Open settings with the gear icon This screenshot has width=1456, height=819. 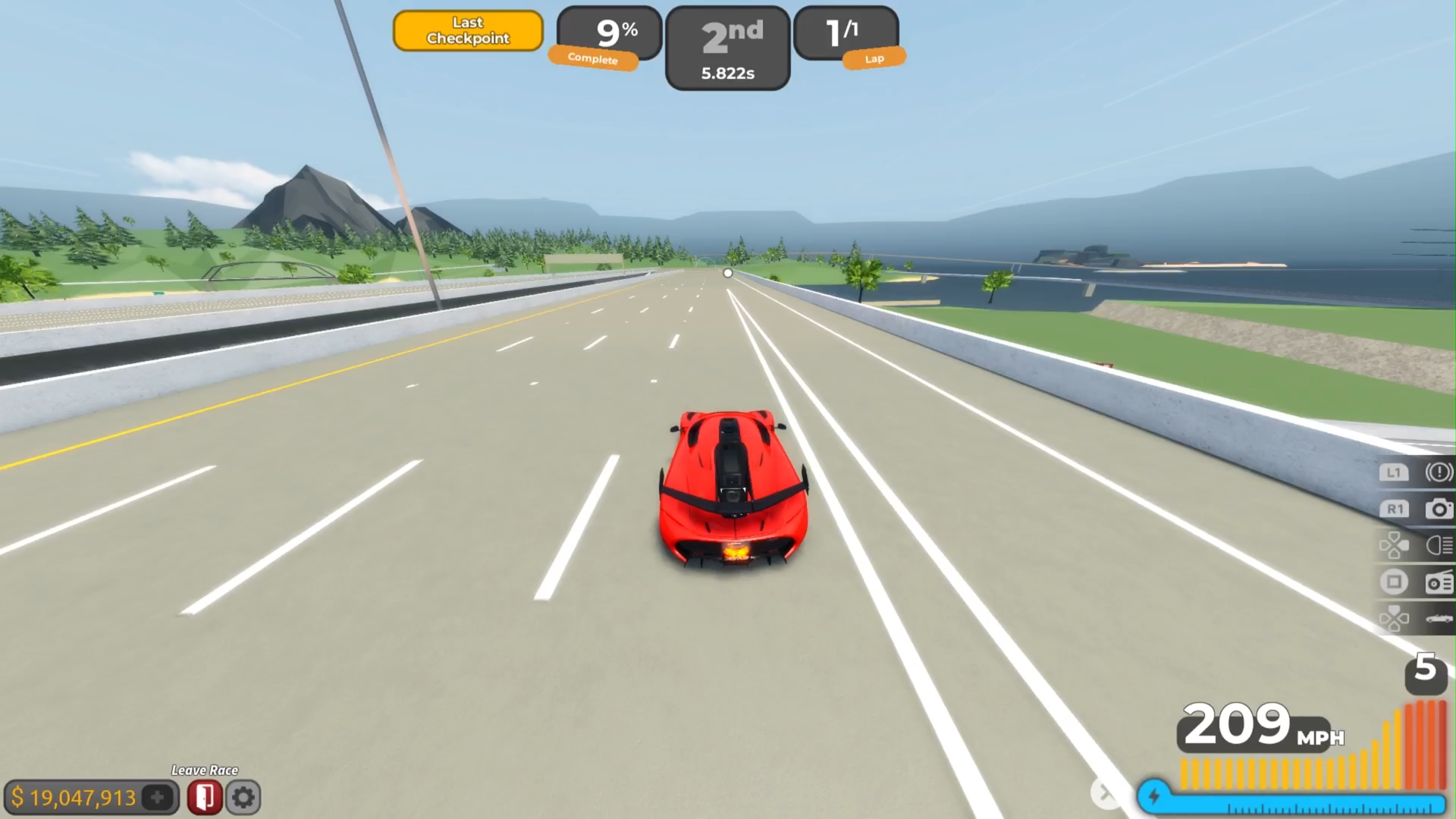pos(243,797)
